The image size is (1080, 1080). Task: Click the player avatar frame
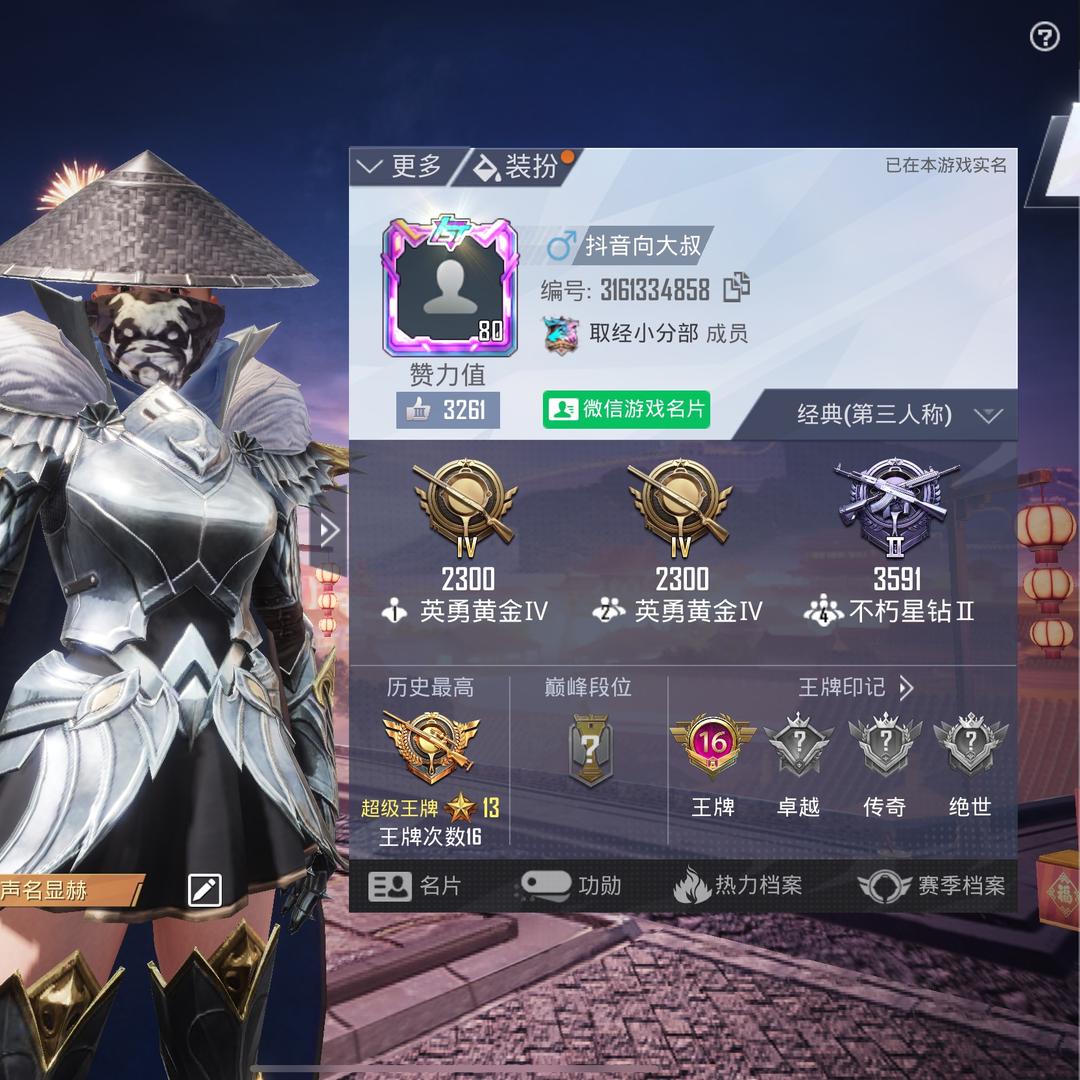pos(450,290)
